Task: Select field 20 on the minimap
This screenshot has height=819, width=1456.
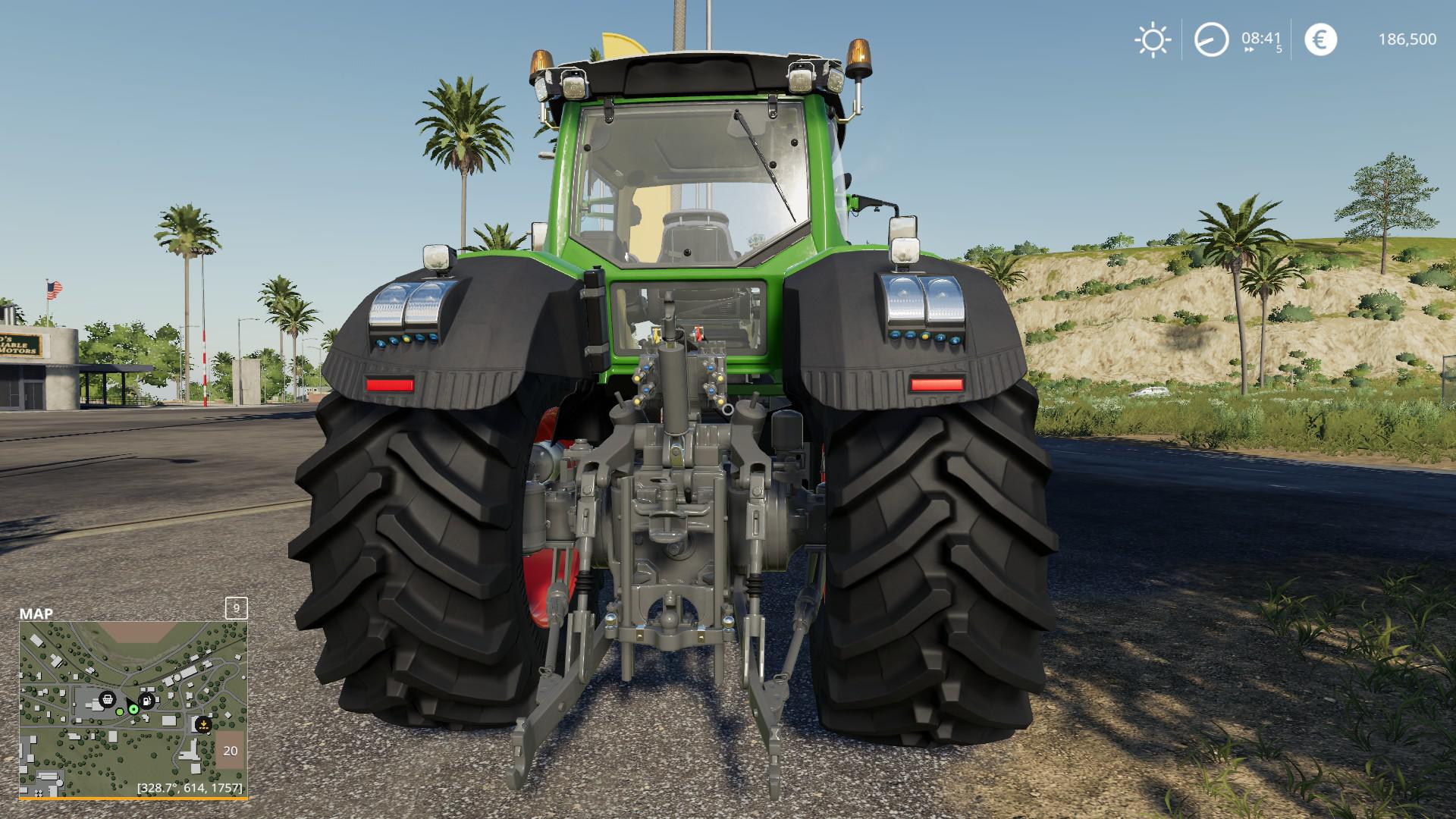Action: tap(231, 751)
